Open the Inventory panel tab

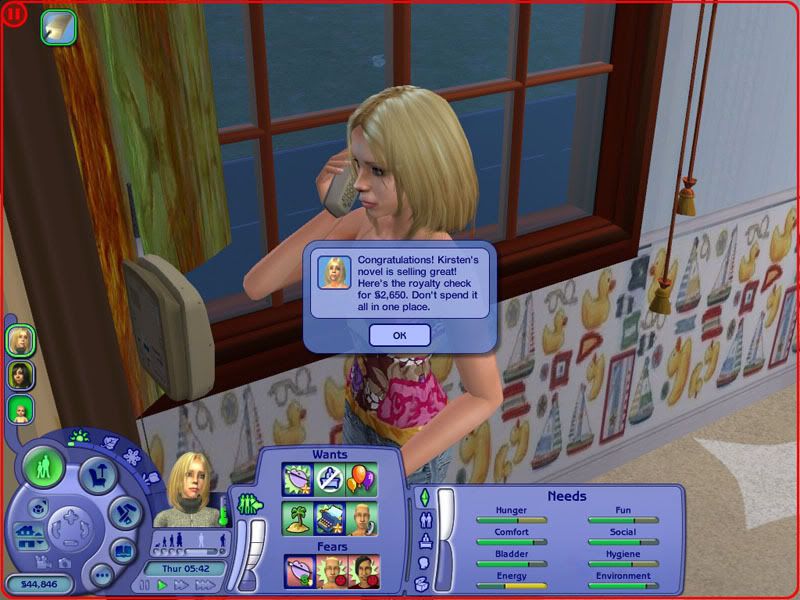click(x=423, y=583)
